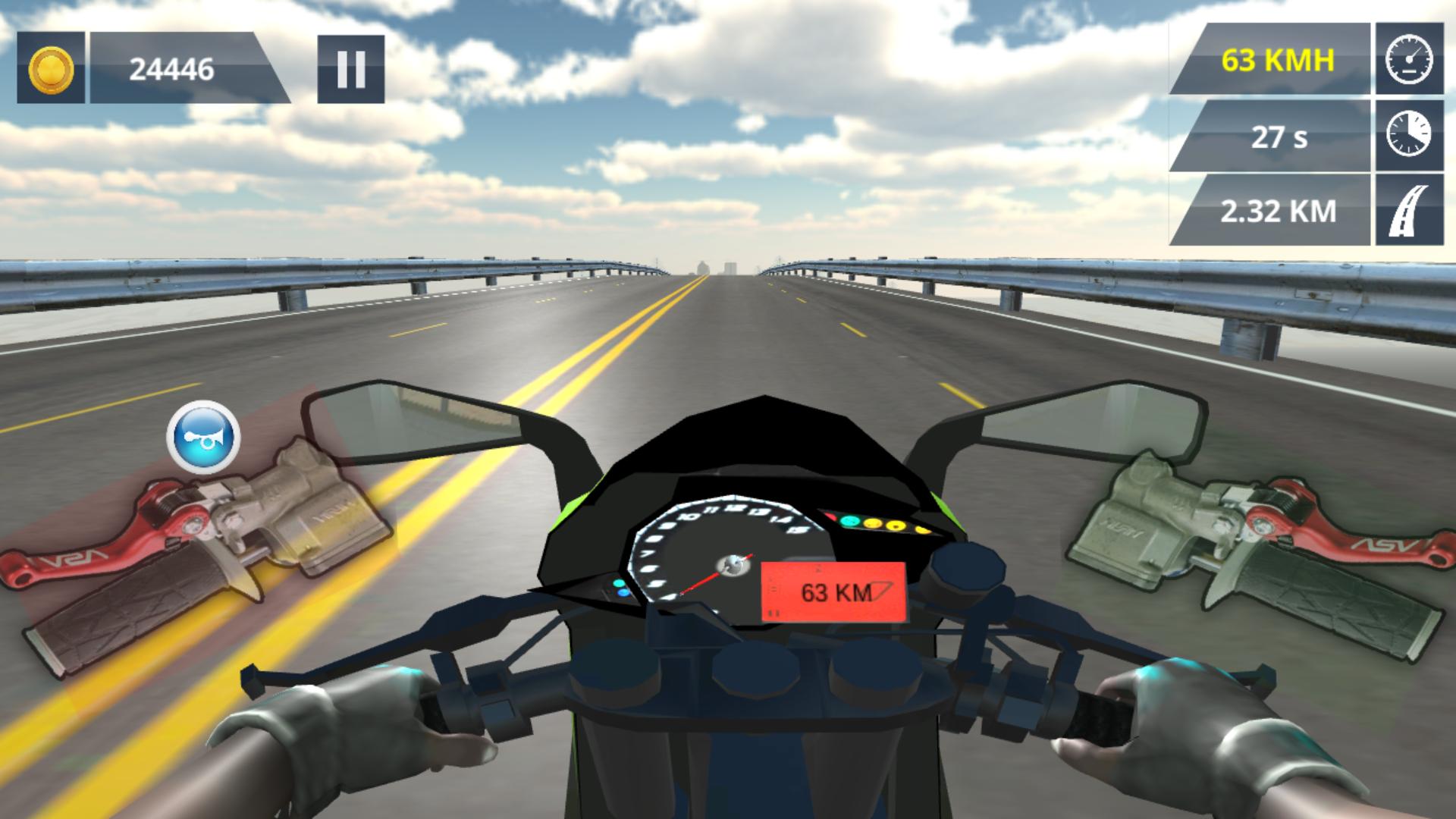The height and width of the screenshot is (819, 1456).
Task: Tap the 2.32 KM distance counter
Action: pyautogui.click(x=1279, y=212)
